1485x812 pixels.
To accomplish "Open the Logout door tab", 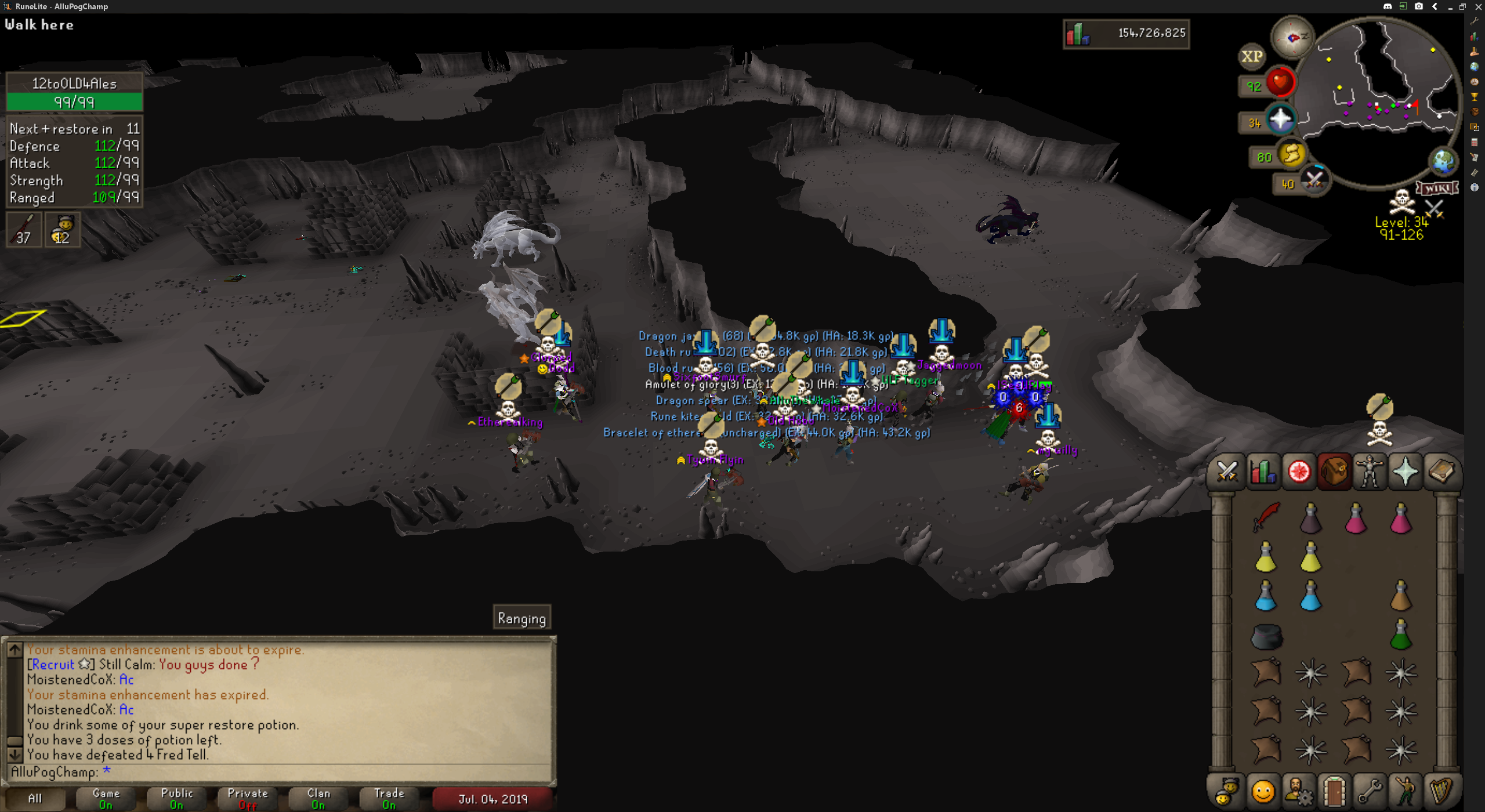I will tap(1334, 791).
